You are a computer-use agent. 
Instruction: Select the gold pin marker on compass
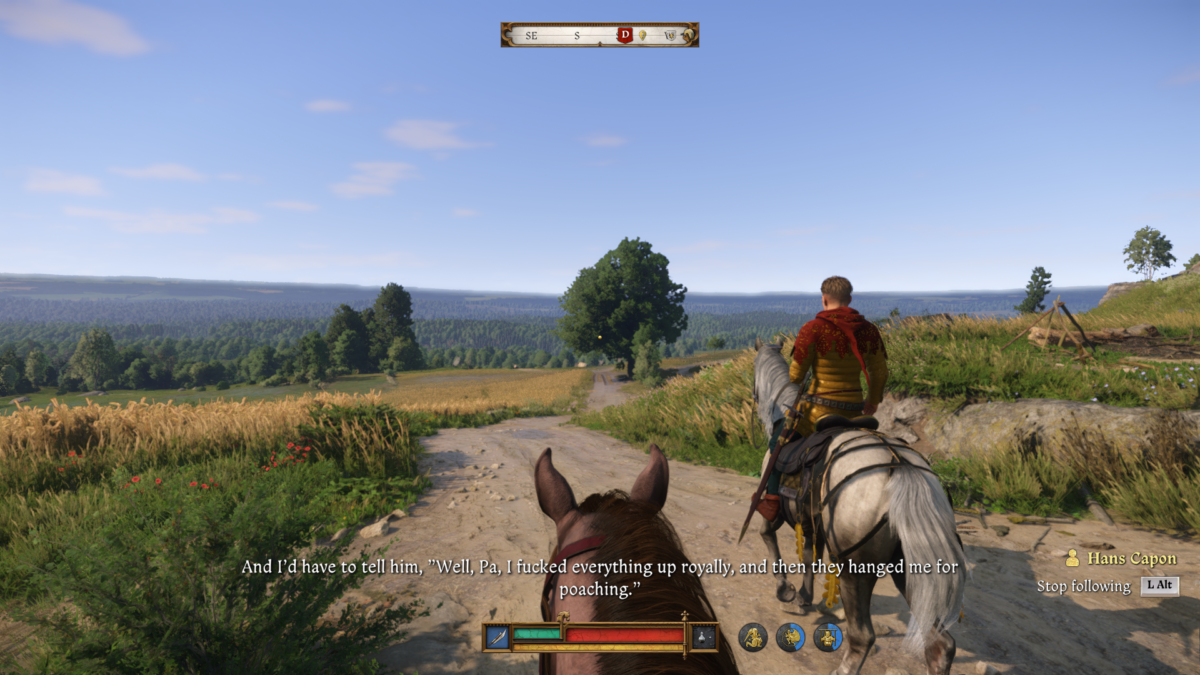point(643,35)
